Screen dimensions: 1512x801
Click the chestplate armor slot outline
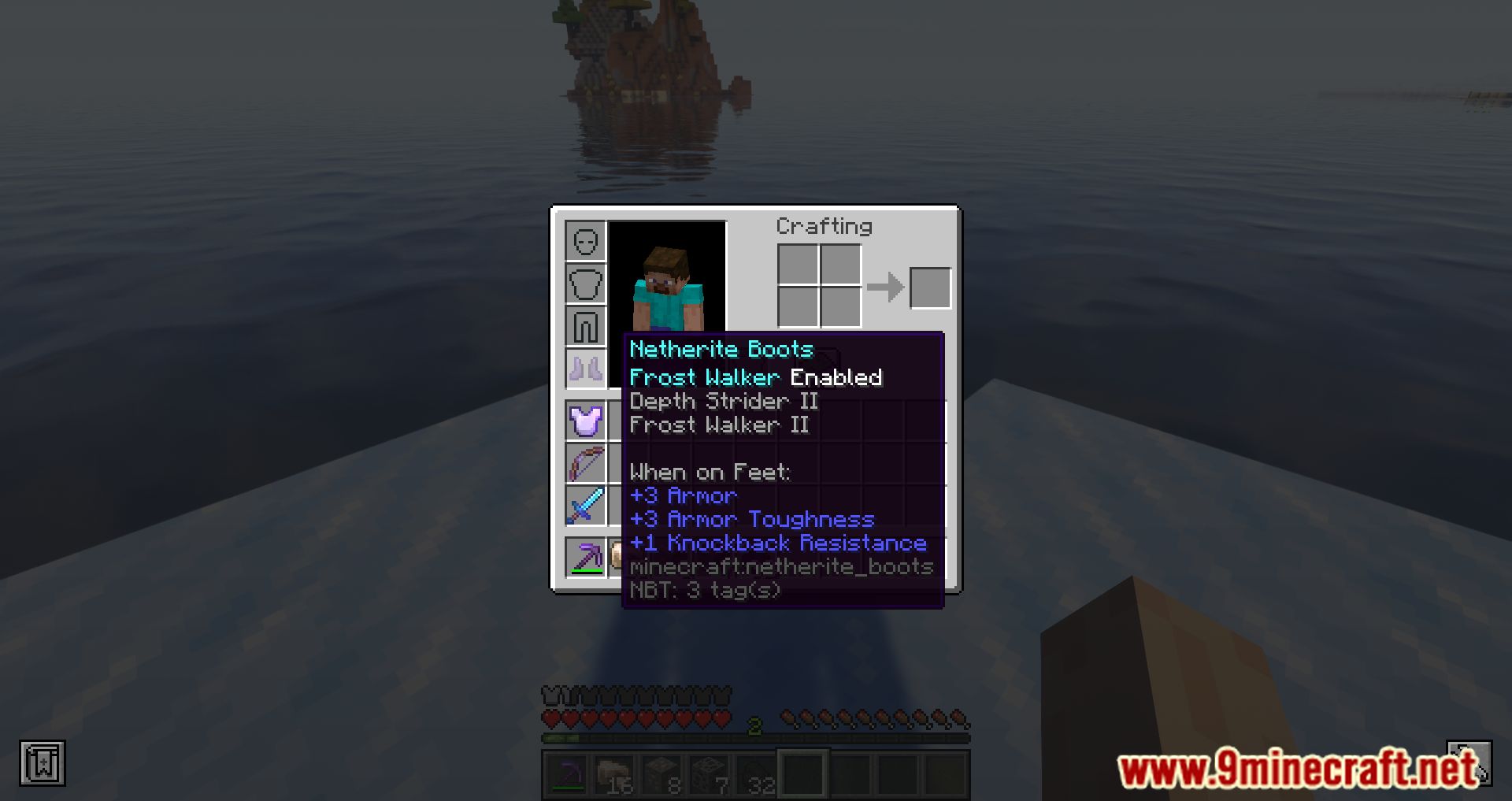(x=585, y=283)
